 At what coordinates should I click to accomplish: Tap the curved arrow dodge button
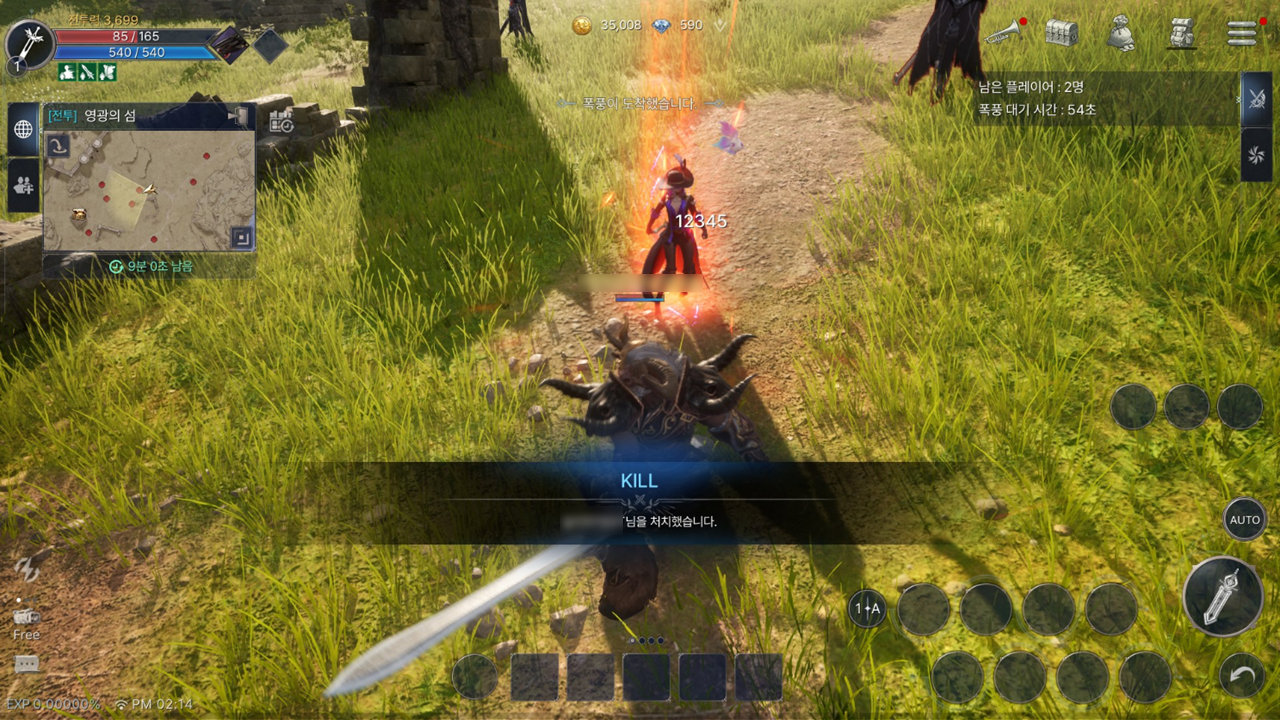click(1242, 676)
